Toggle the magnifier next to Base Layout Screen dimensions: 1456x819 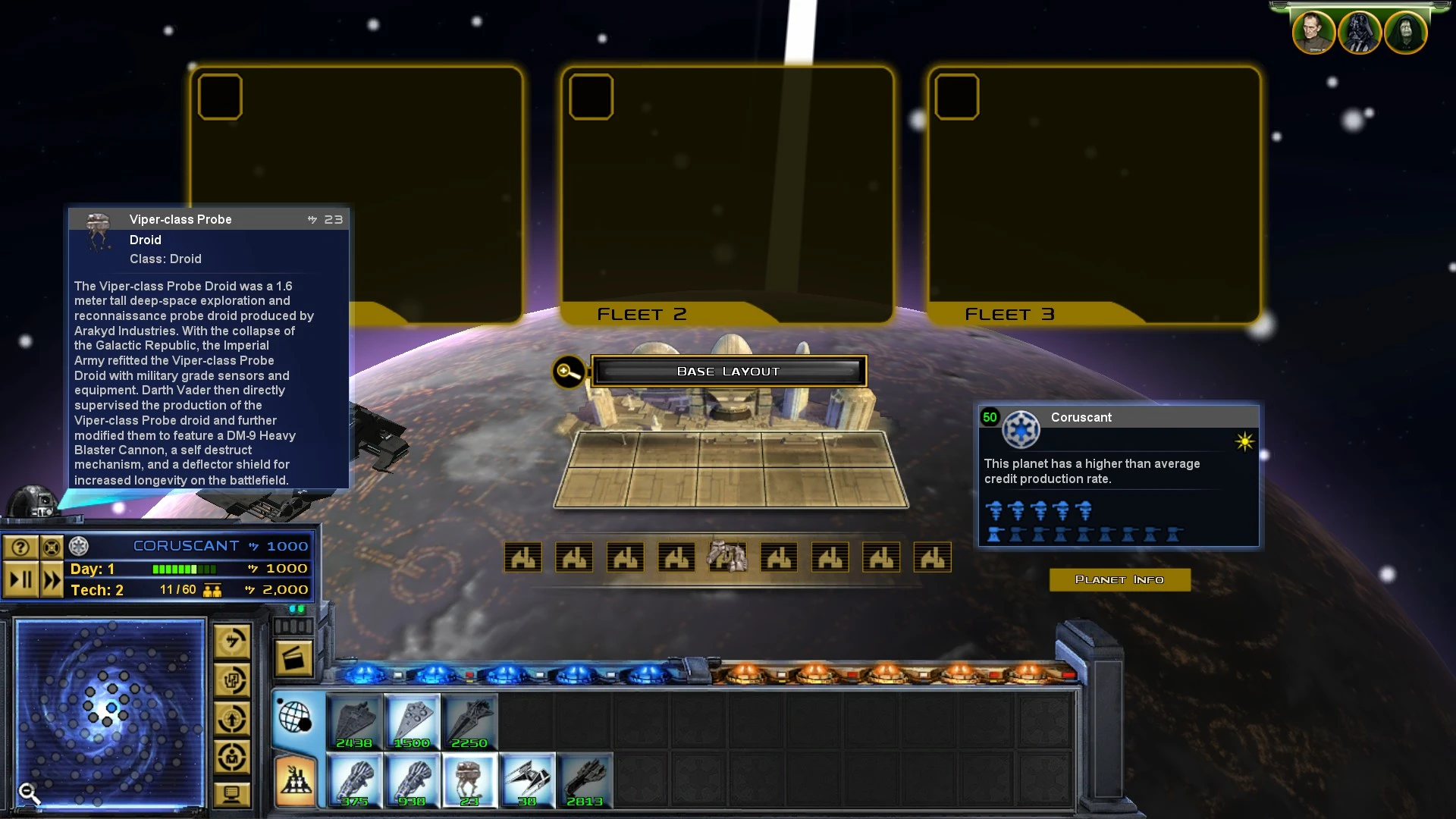pyautogui.click(x=568, y=372)
